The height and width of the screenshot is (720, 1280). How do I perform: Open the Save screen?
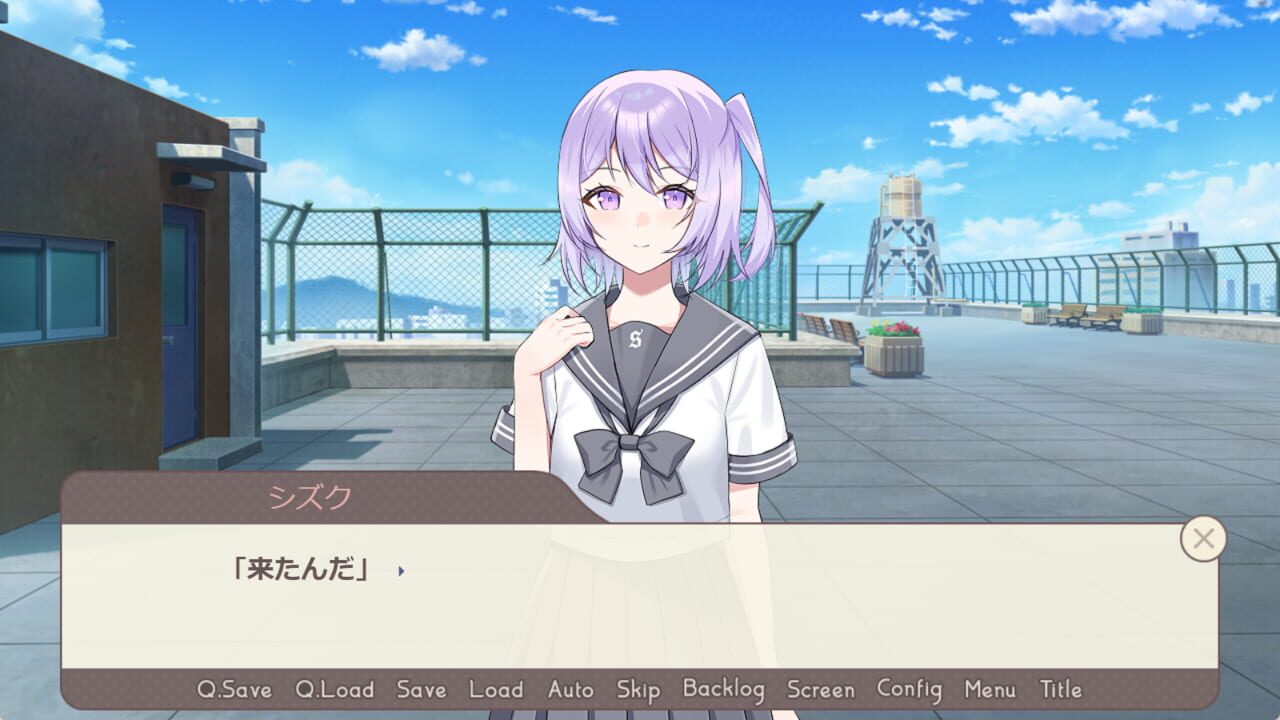[421, 690]
